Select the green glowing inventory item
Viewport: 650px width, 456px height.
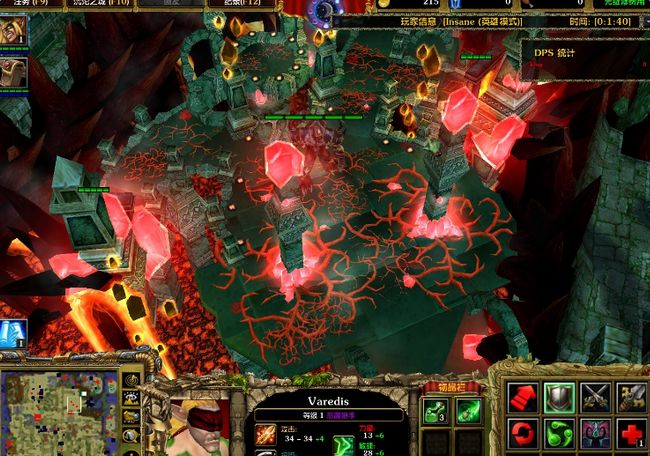[468, 410]
